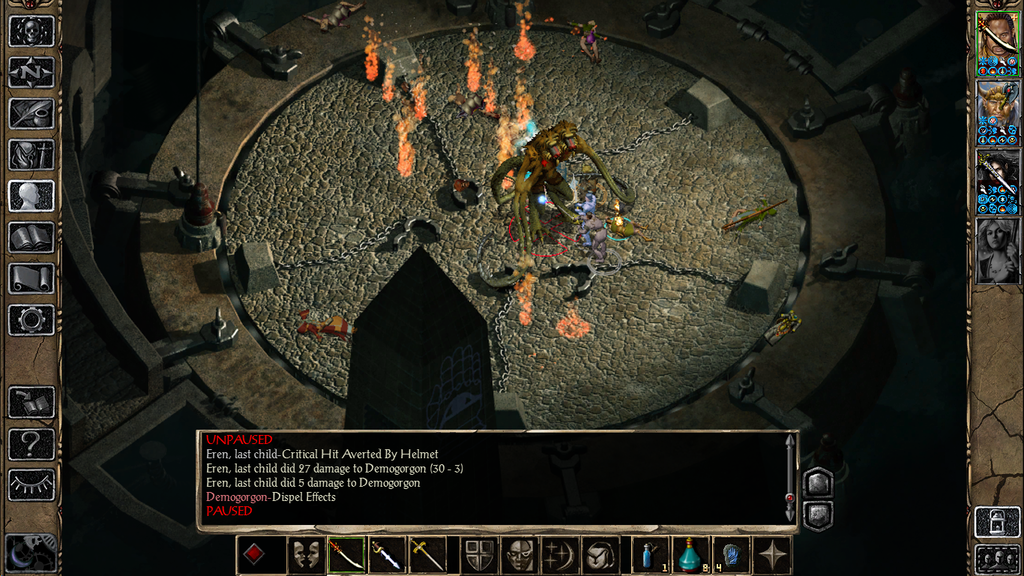The height and width of the screenshot is (576, 1024).
Task: Open the priest scroll button
Action: click(31, 278)
